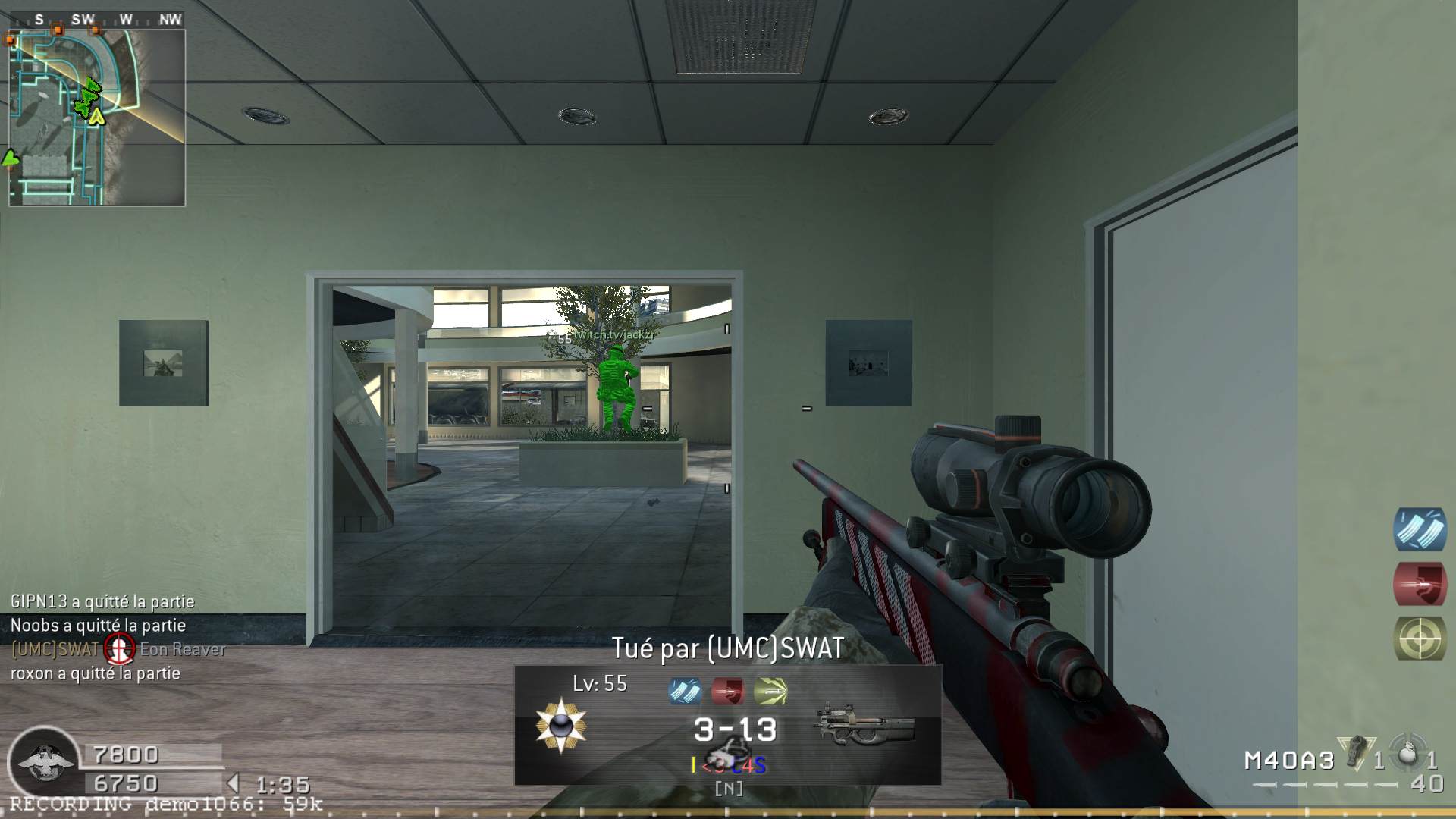Select the yellow player arrow on minimap
1456x819 pixels.
click(x=96, y=117)
